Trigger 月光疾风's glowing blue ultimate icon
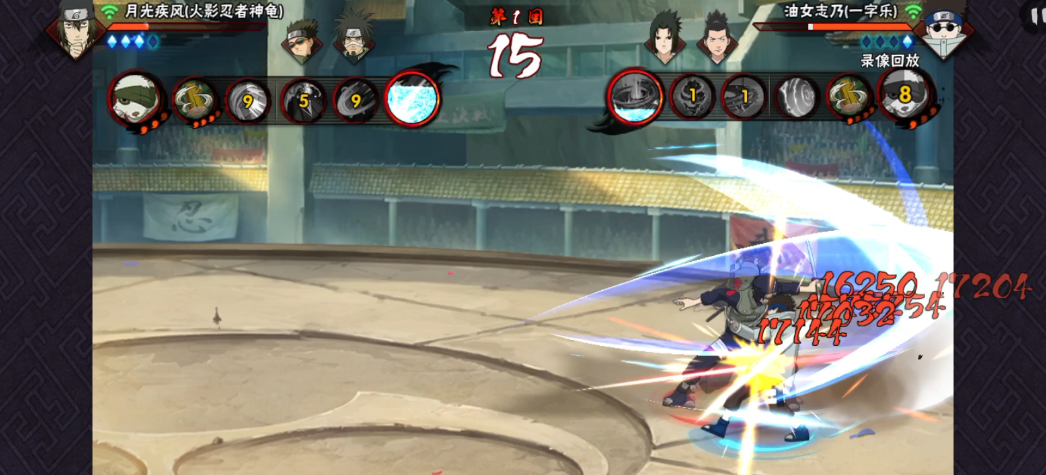The image size is (1046, 475). point(411,98)
